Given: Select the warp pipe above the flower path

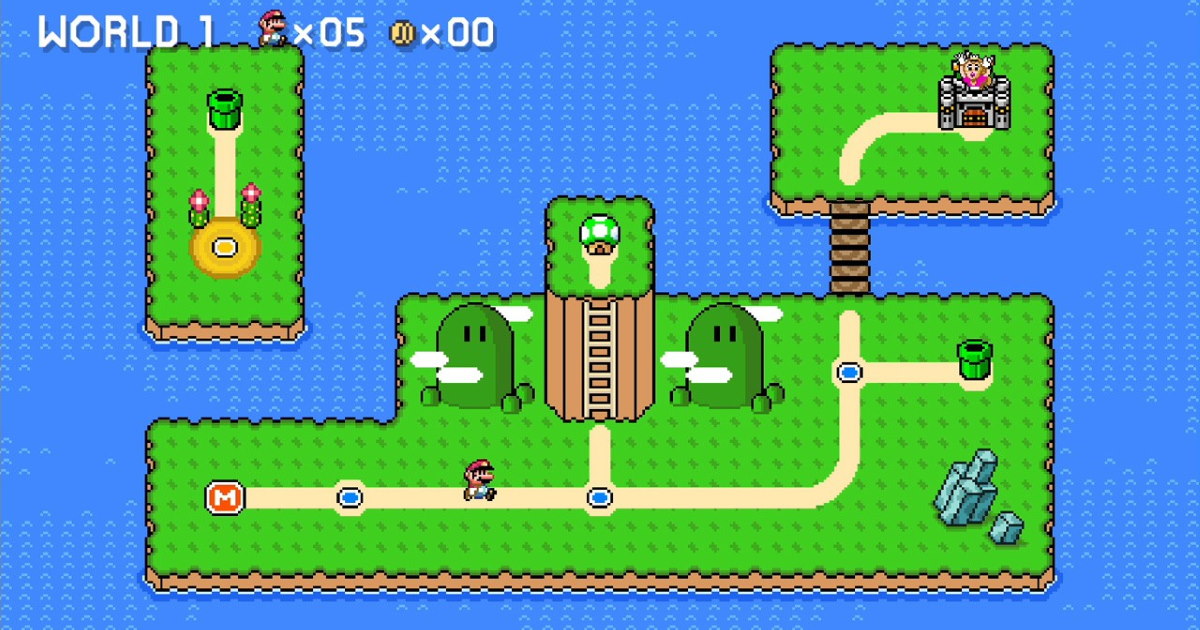Looking at the screenshot, I should 225,109.
